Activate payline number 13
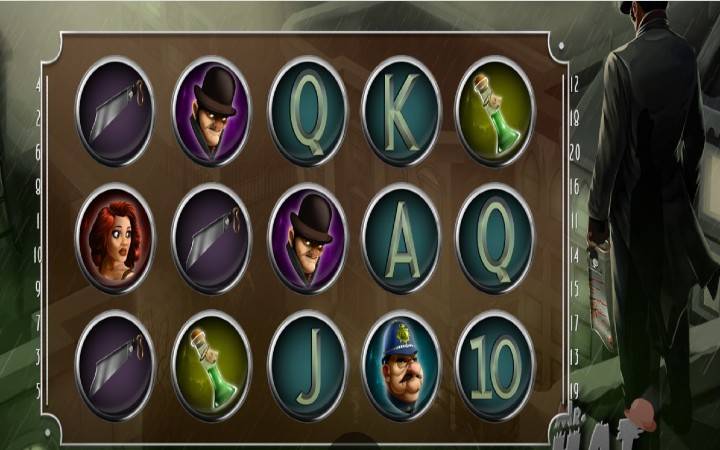This screenshot has height=450, width=720. tap(575, 356)
